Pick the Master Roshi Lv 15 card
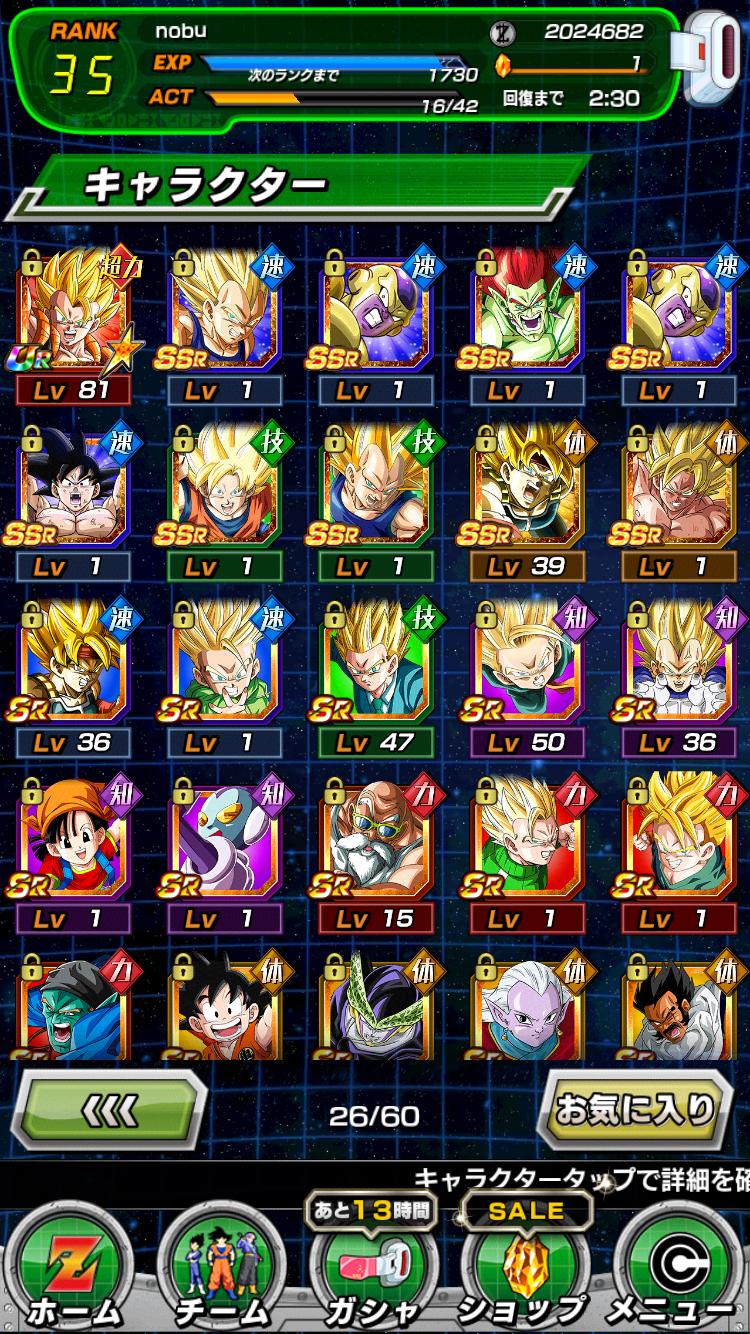Screen dimensions: 750x1334 [374, 840]
